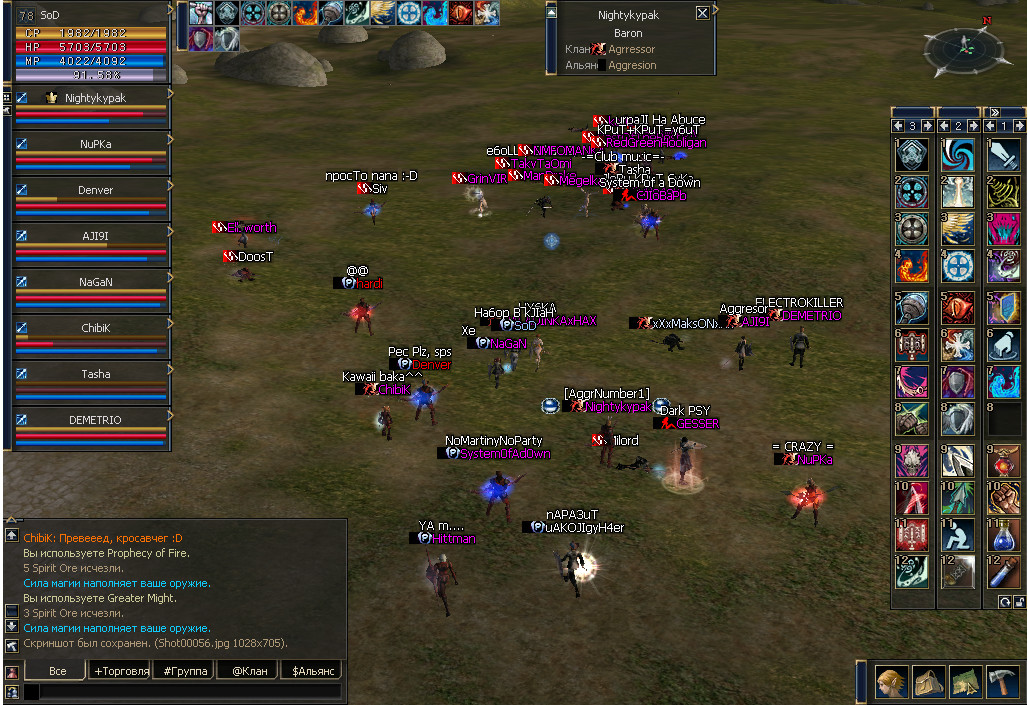Screen dimensions: 1028x705
Task: Switch to the $Альянс chat tab
Action: coord(312,671)
